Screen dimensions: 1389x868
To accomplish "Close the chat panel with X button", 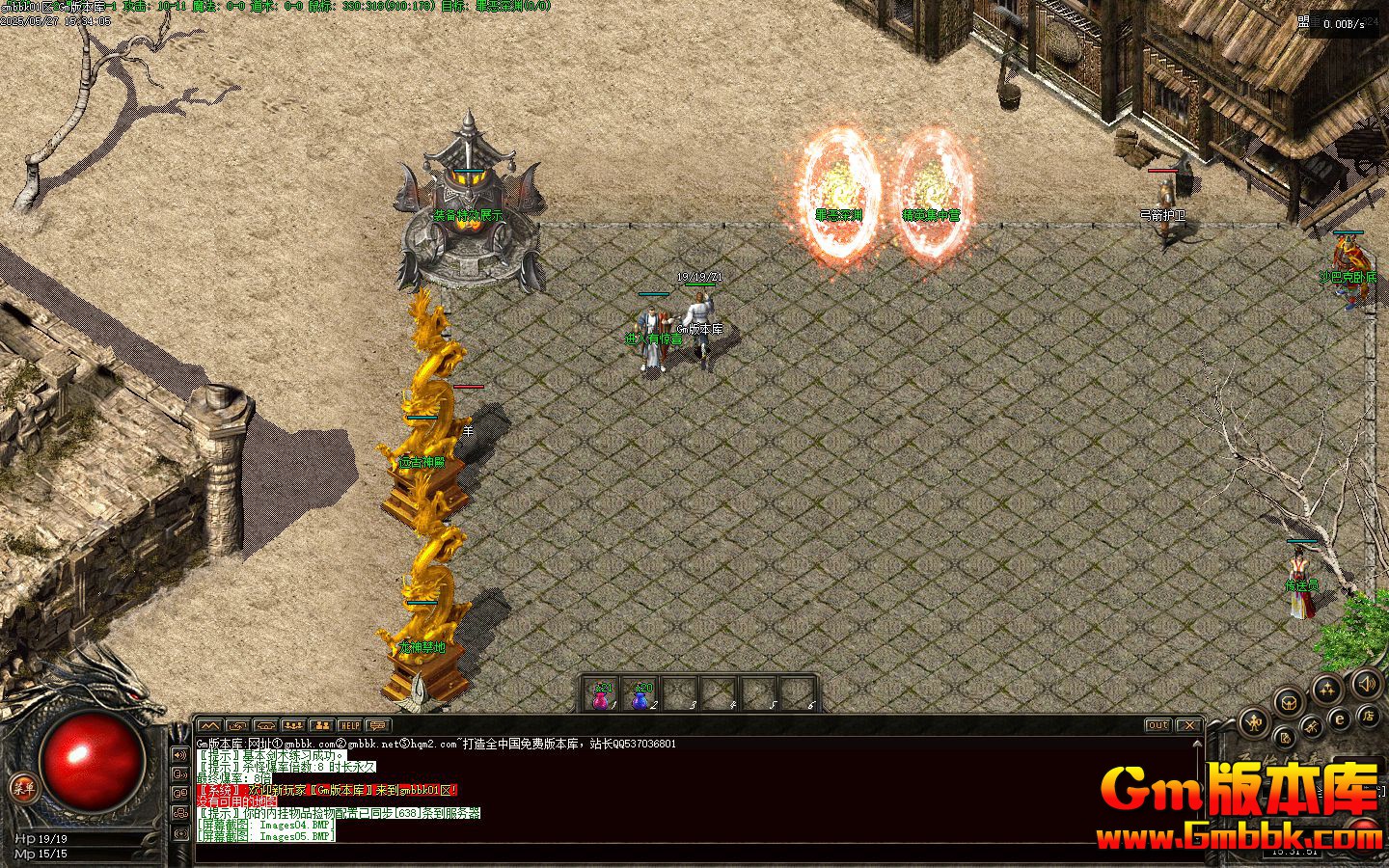I will (x=1189, y=725).
